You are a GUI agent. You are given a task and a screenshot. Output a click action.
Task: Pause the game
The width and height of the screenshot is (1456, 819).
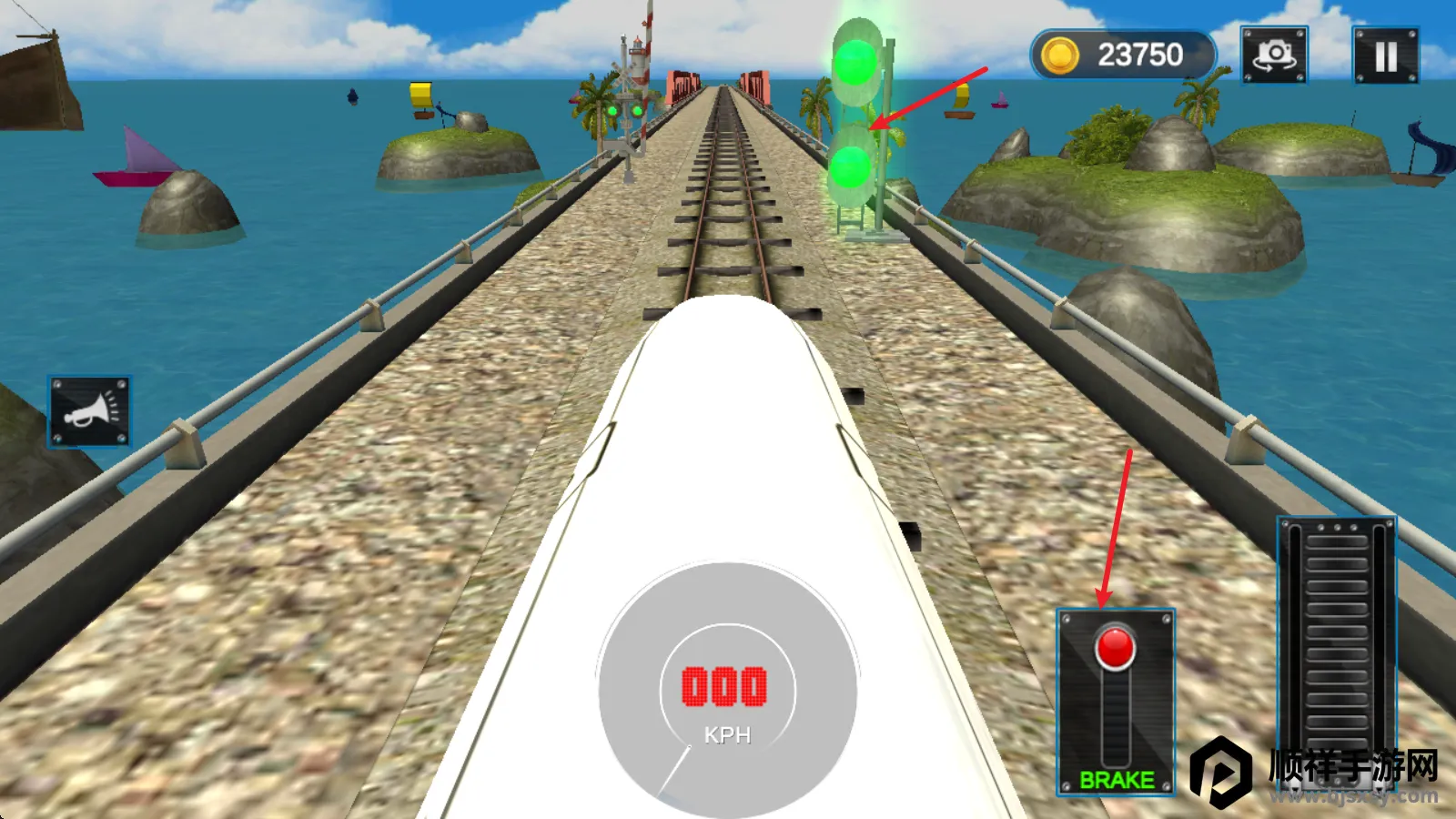coord(1385,56)
